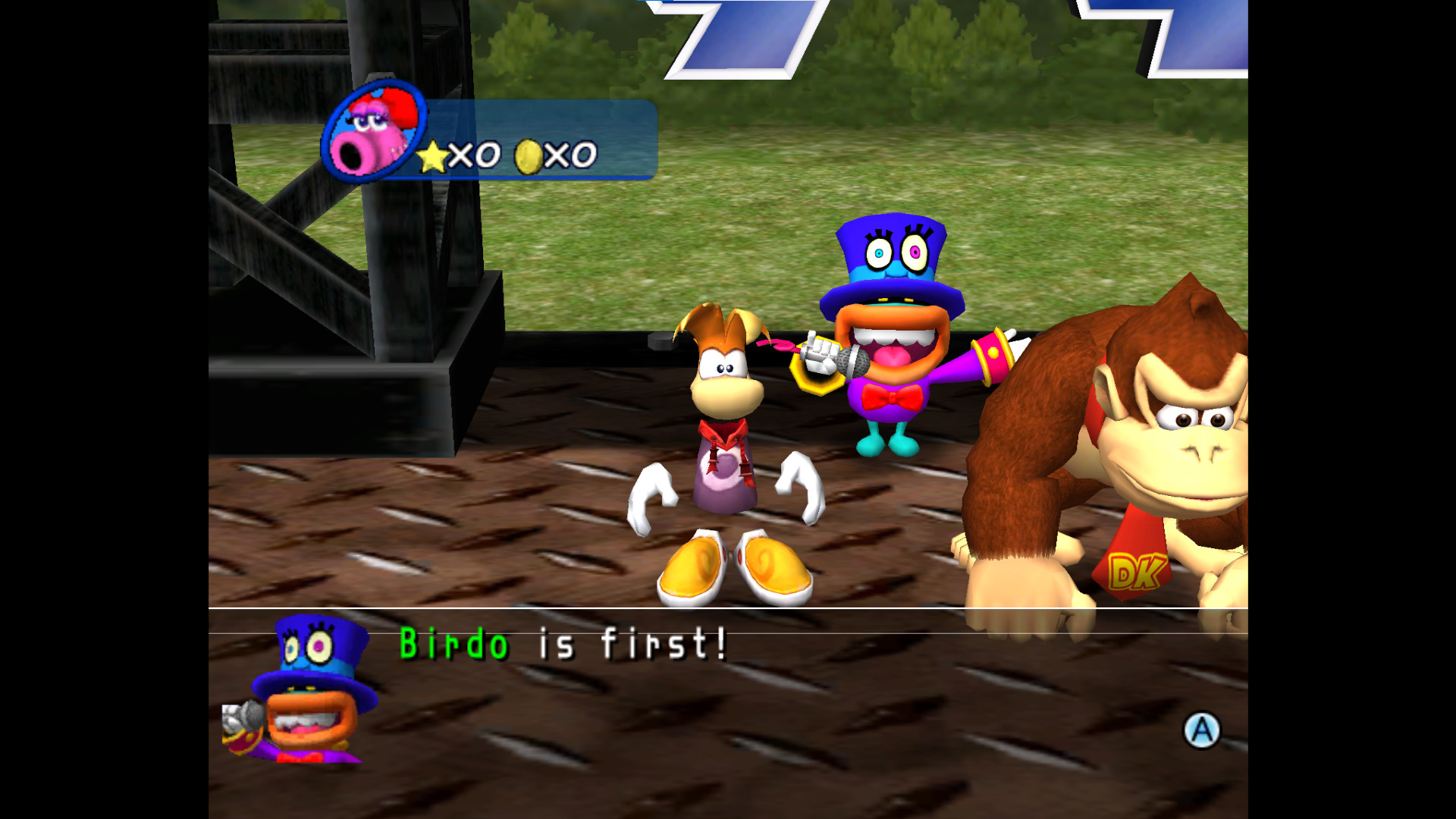Select the star counter icon
Image resolution: width=1456 pixels, height=819 pixels.
tap(435, 154)
